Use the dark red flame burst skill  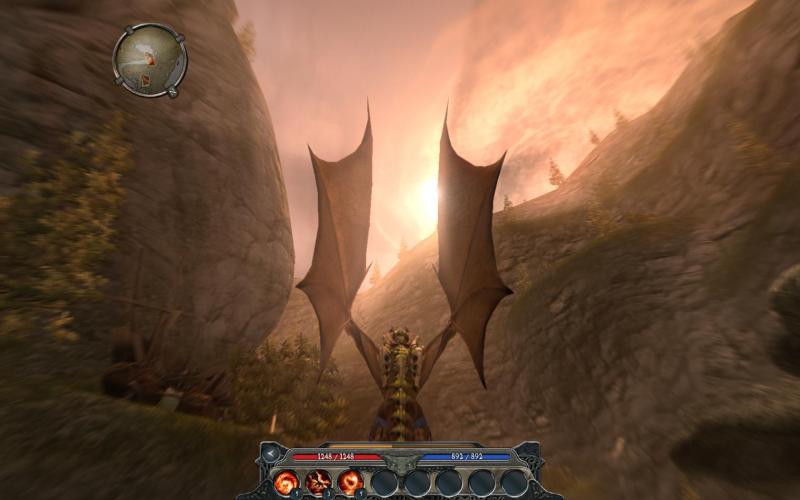pyautogui.click(x=319, y=482)
